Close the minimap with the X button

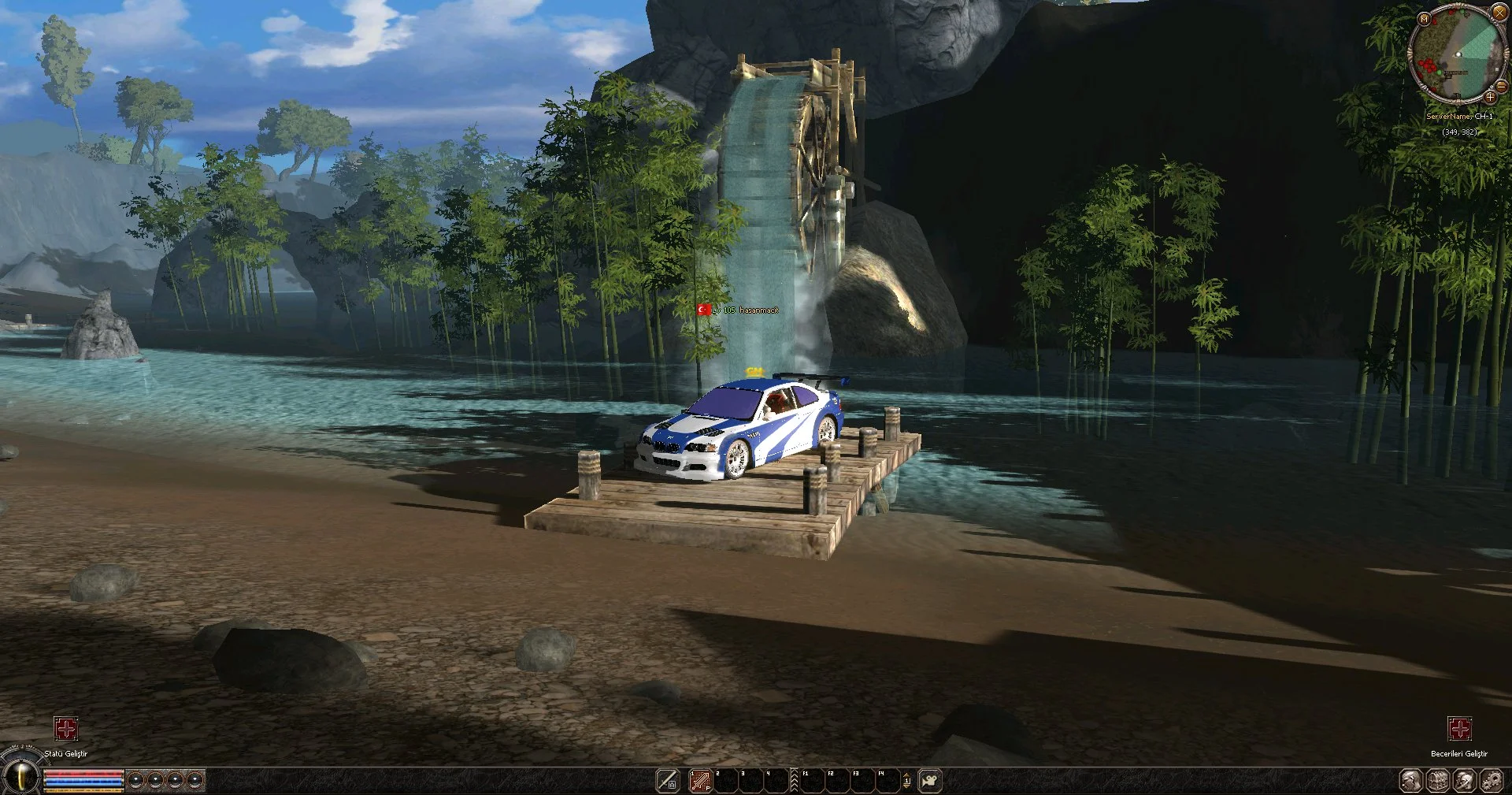pyautogui.click(x=1499, y=13)
